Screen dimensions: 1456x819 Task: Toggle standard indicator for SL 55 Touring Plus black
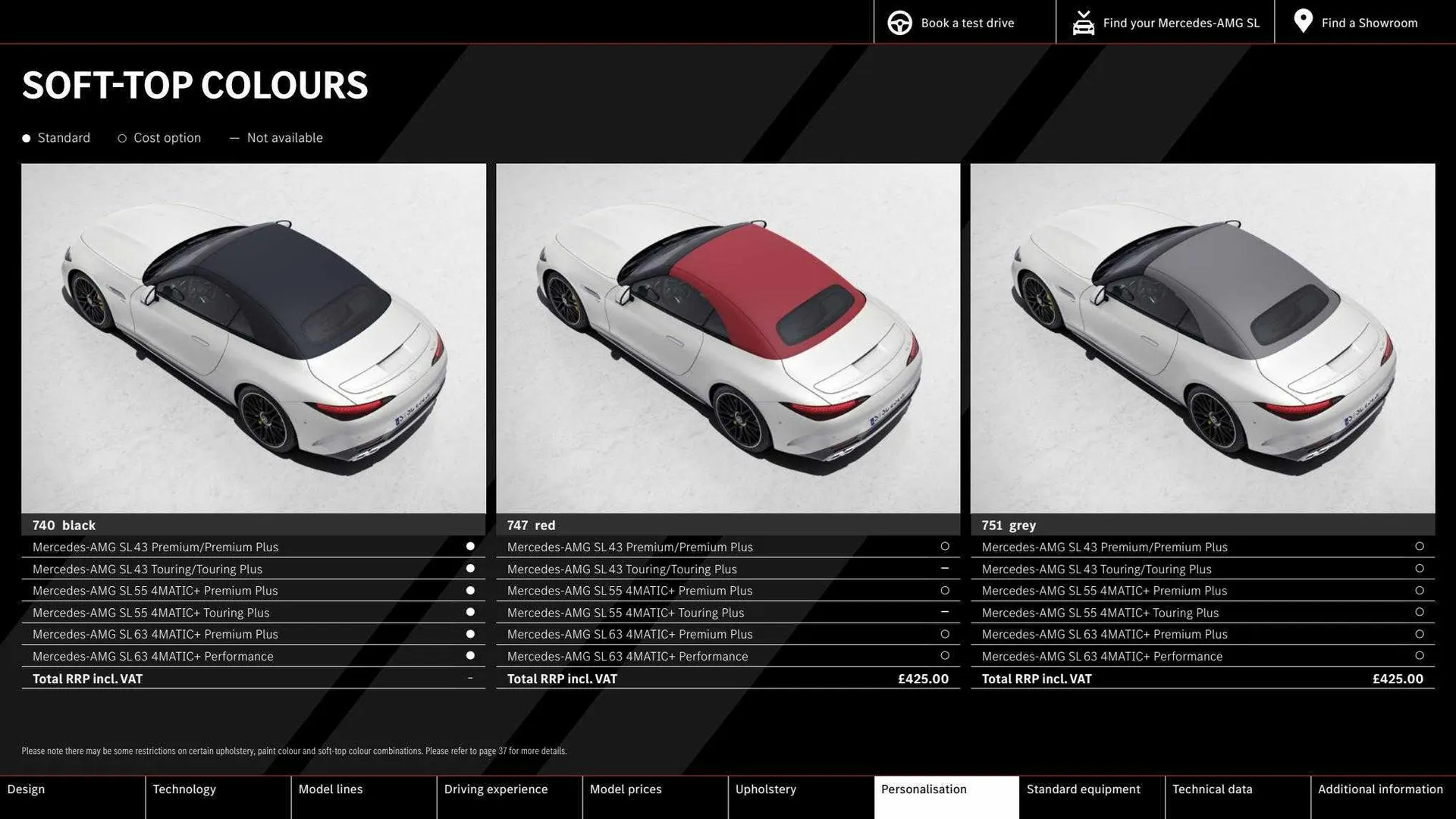(x=470, y=612)
